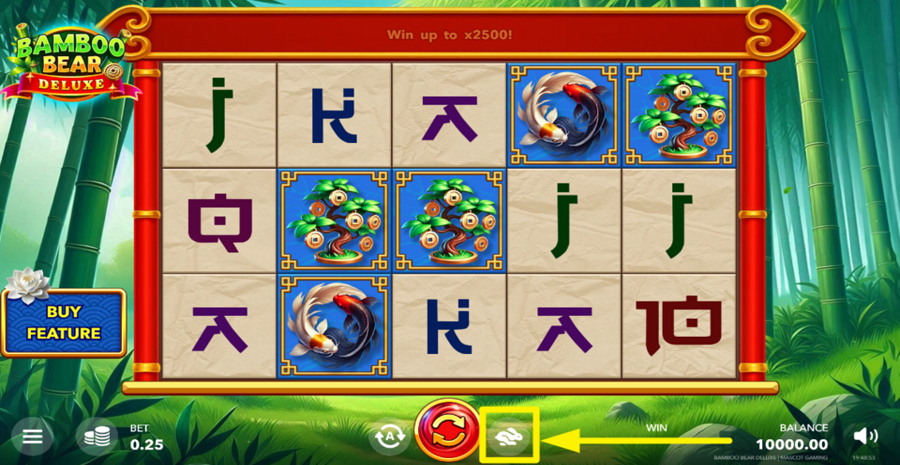Open the bet coin stack settings
Viewport: 900px width, 465px height.
(97, 437)
